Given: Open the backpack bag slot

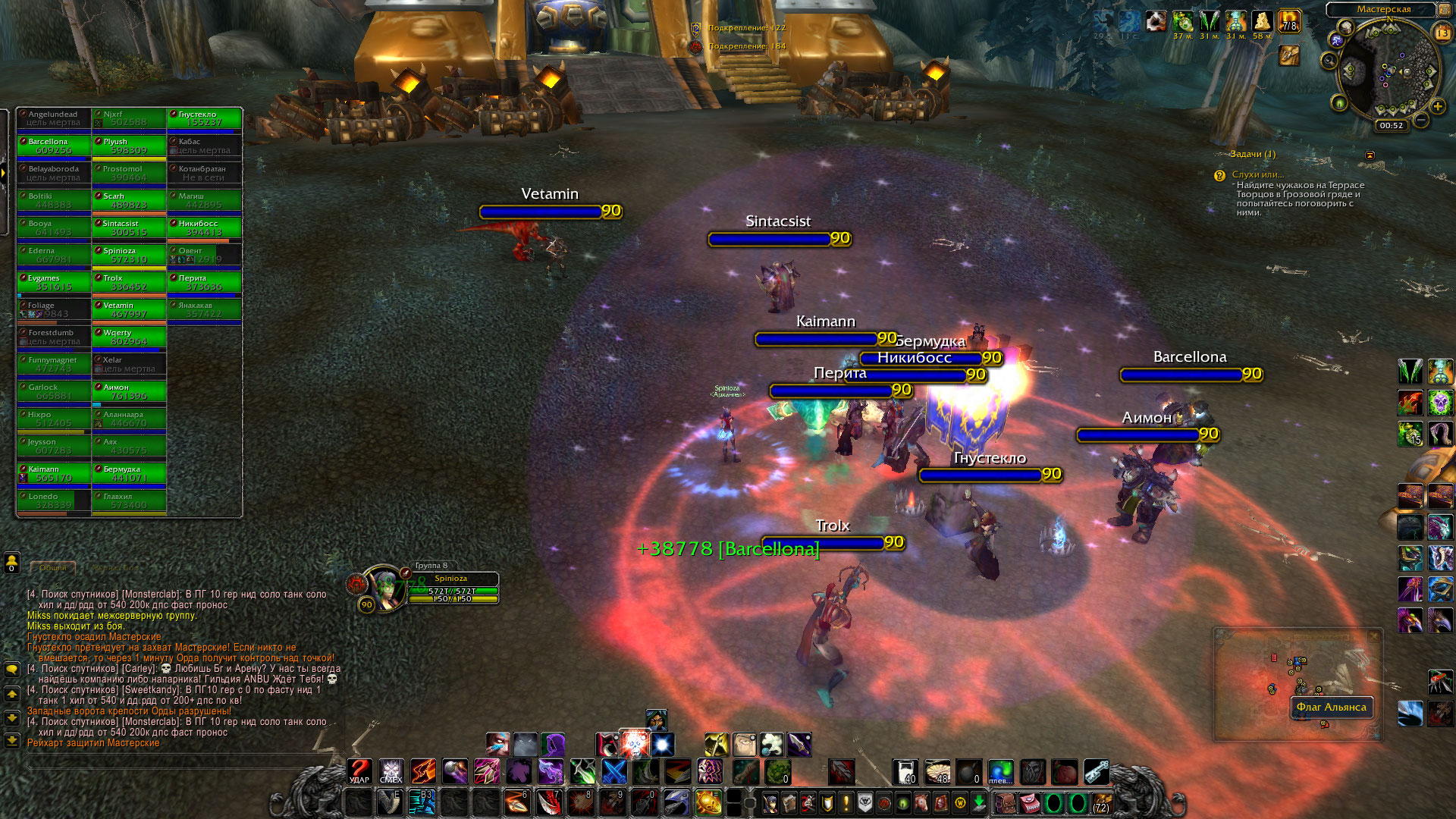Looking at the screenshot, I should pos(1101,803).
